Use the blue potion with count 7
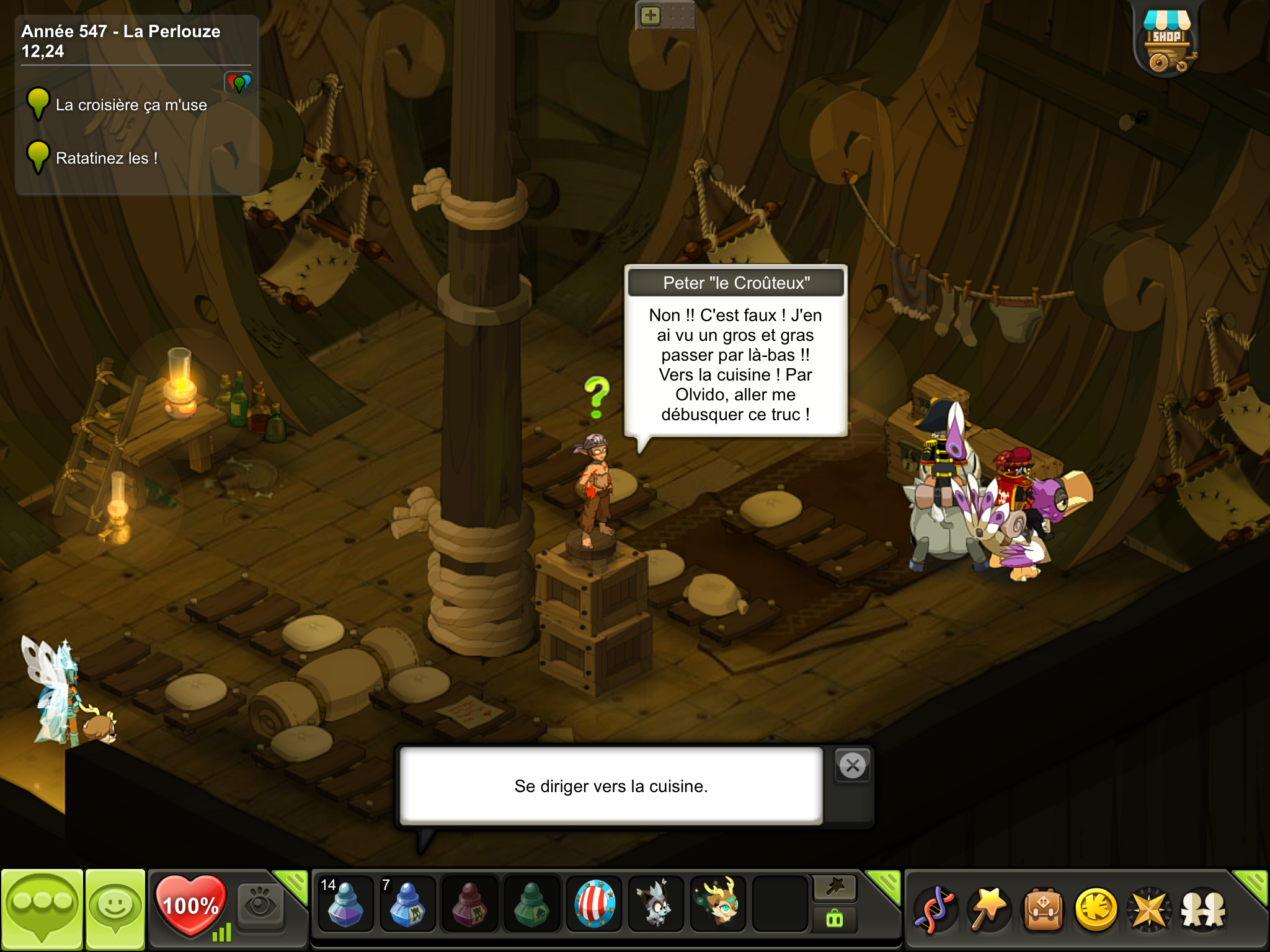Viewport: 1270px width, 952px height. point(407,905)
